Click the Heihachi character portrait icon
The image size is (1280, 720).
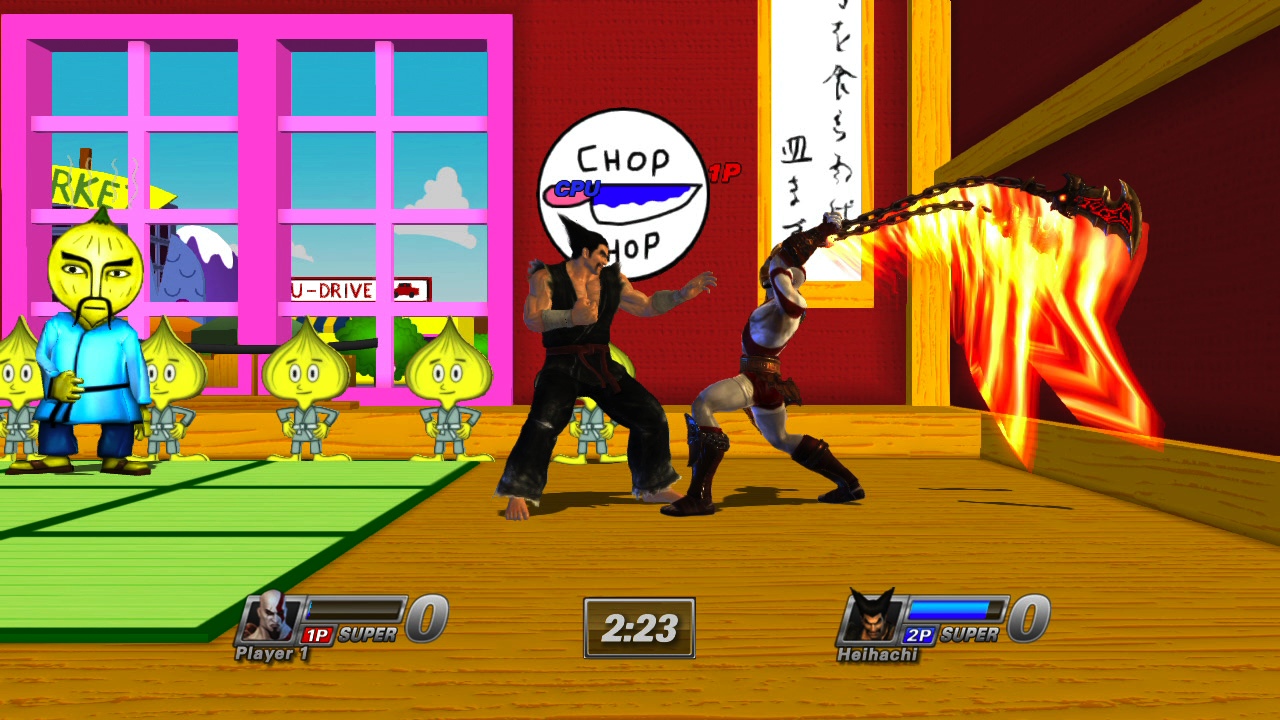tap(873, 621)
